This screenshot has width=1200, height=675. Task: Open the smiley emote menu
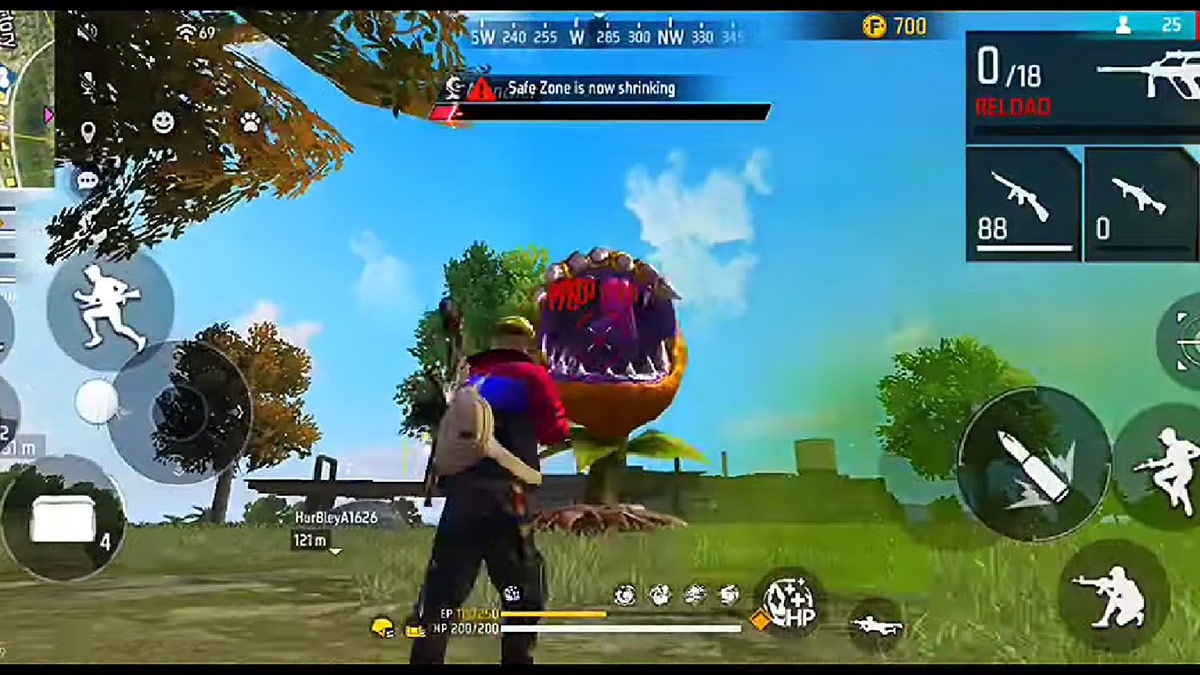[162, 122]
